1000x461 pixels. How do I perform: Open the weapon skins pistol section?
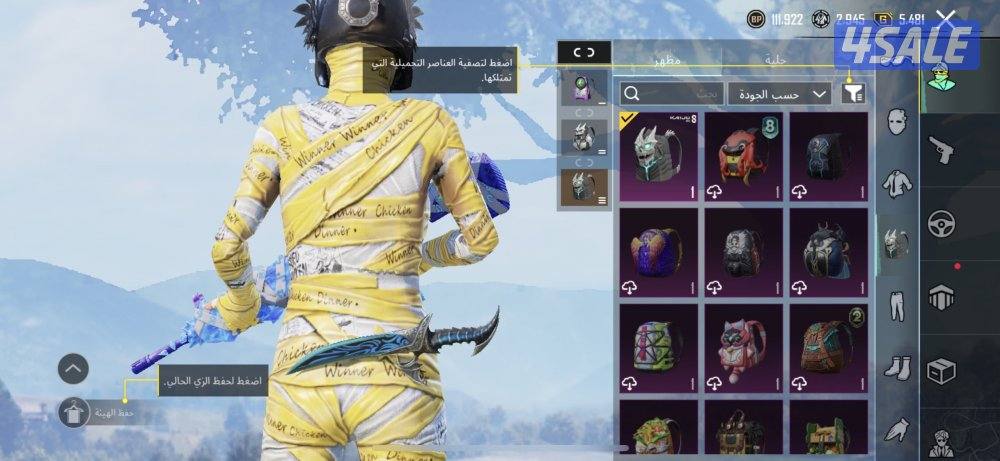pos(942,152)
